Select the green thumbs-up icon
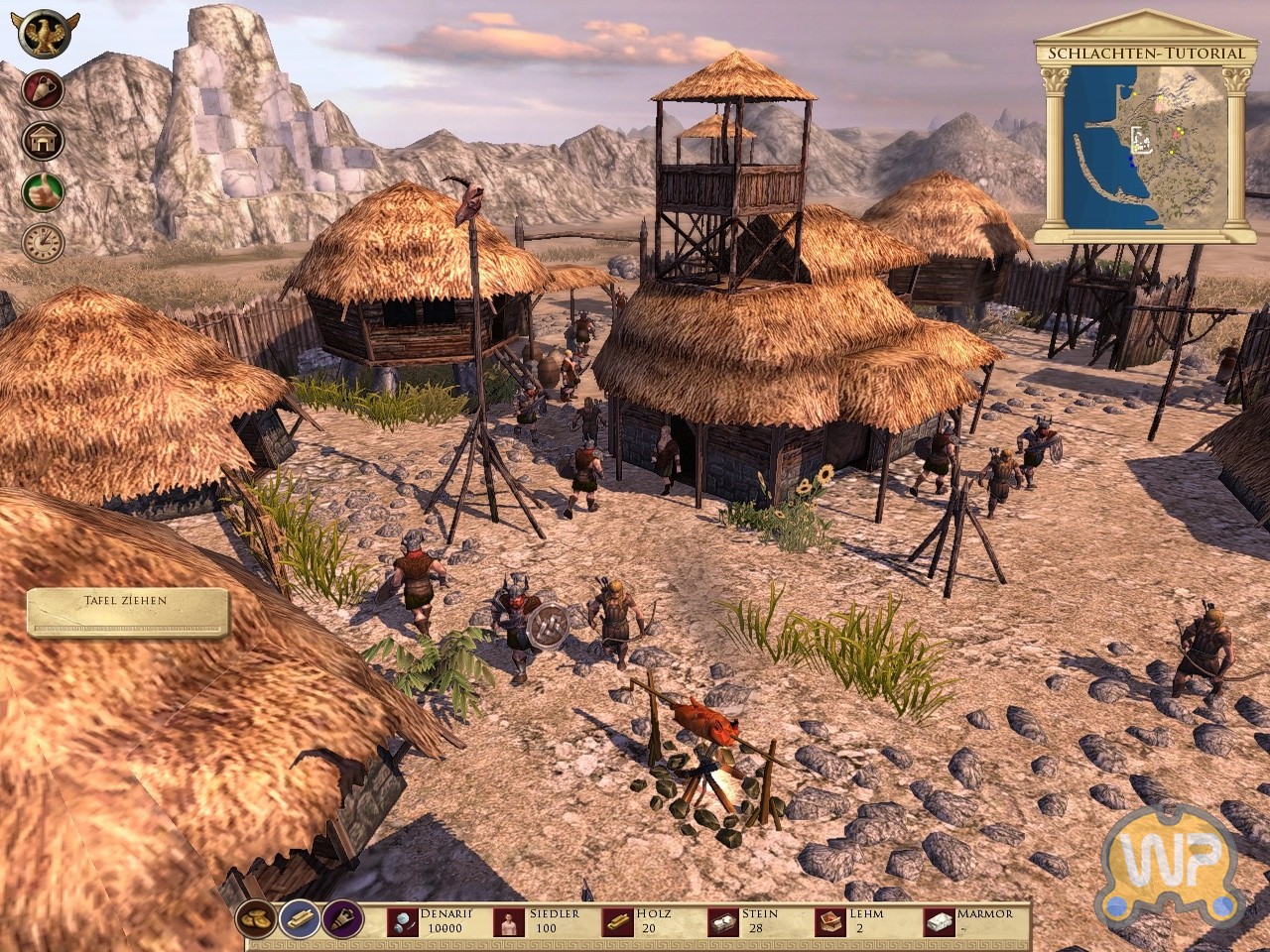 click(43, 190)
